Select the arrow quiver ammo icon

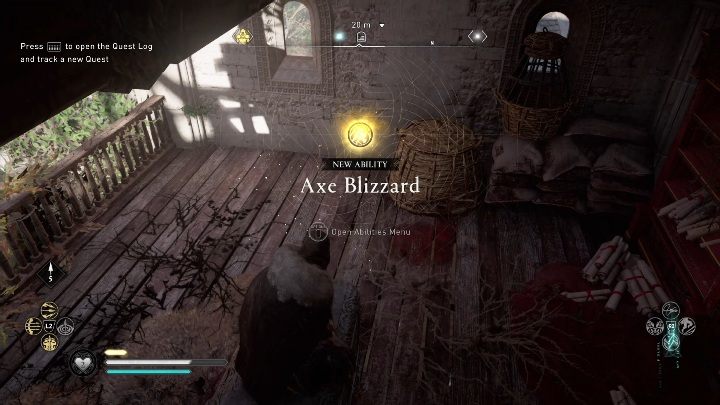coord(50,275)
